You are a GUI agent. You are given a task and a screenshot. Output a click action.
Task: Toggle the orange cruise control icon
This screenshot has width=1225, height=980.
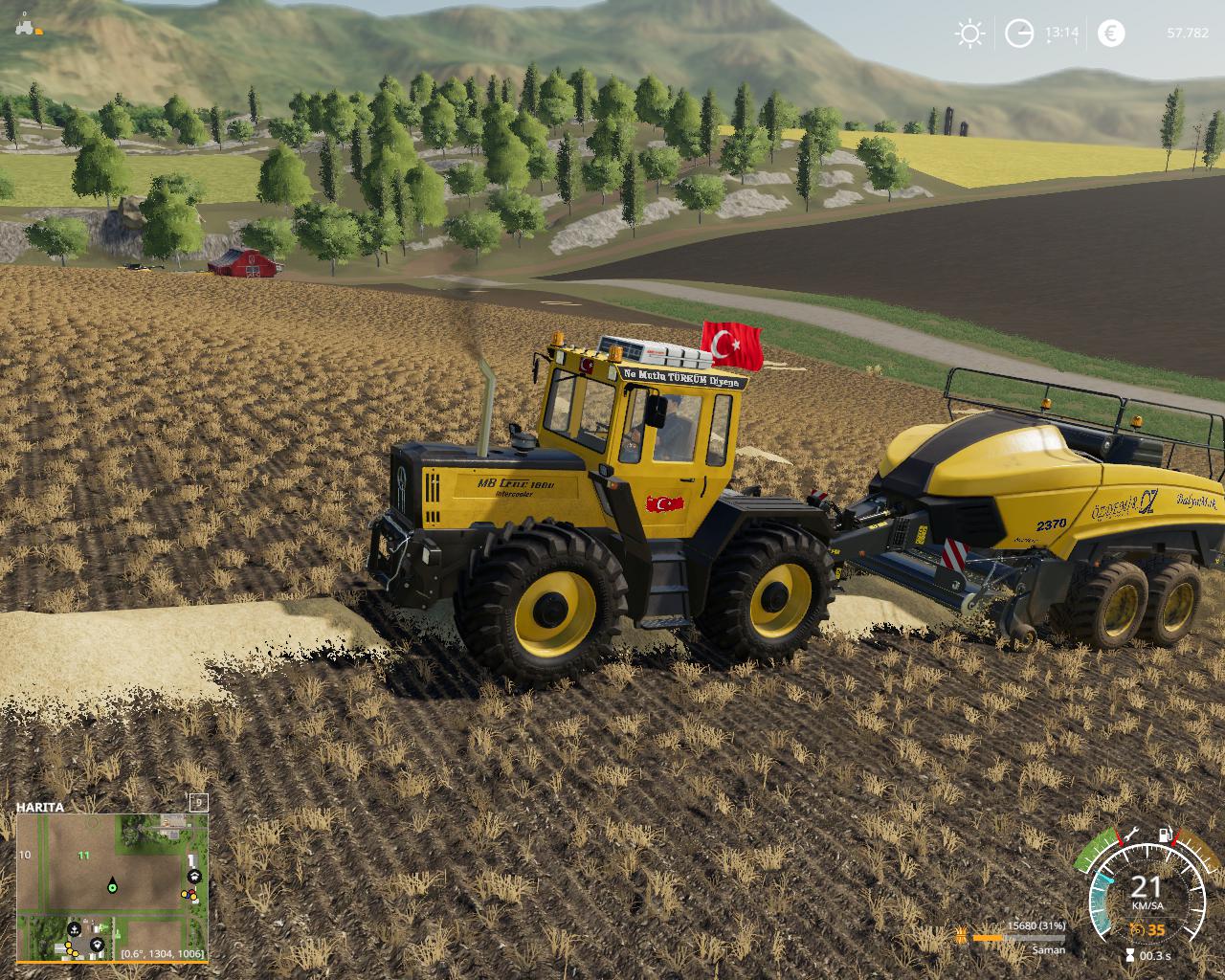click(x=1137, y=929)
